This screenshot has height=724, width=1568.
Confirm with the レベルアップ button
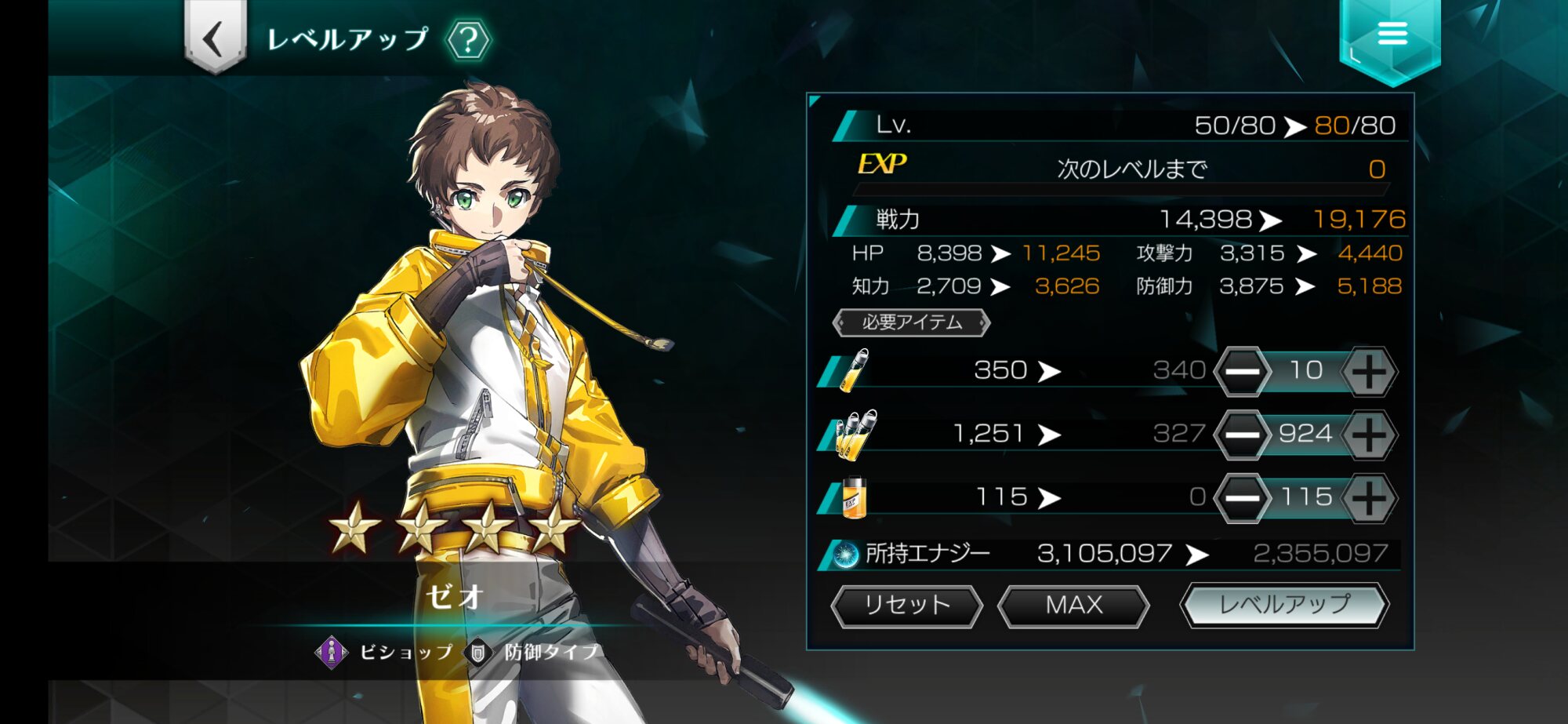(x=1284, y=605)
